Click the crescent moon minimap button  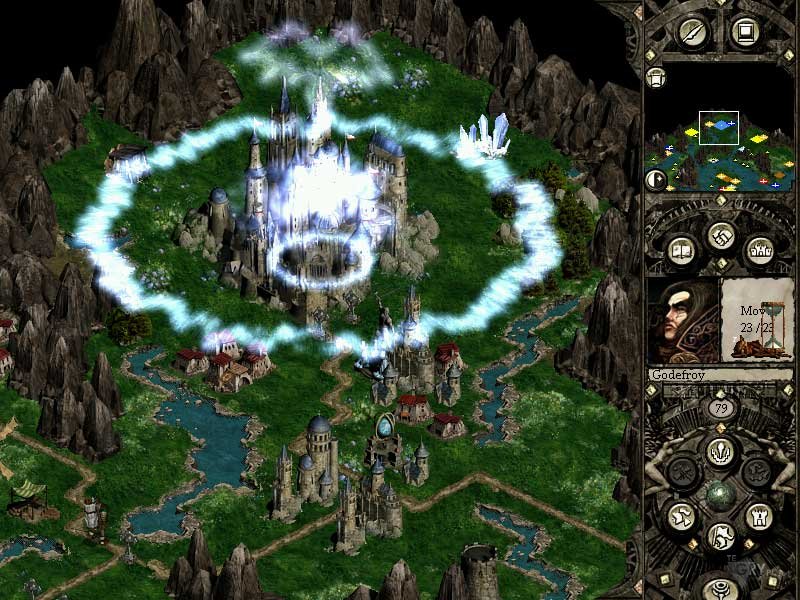click(x=656, y=180)
